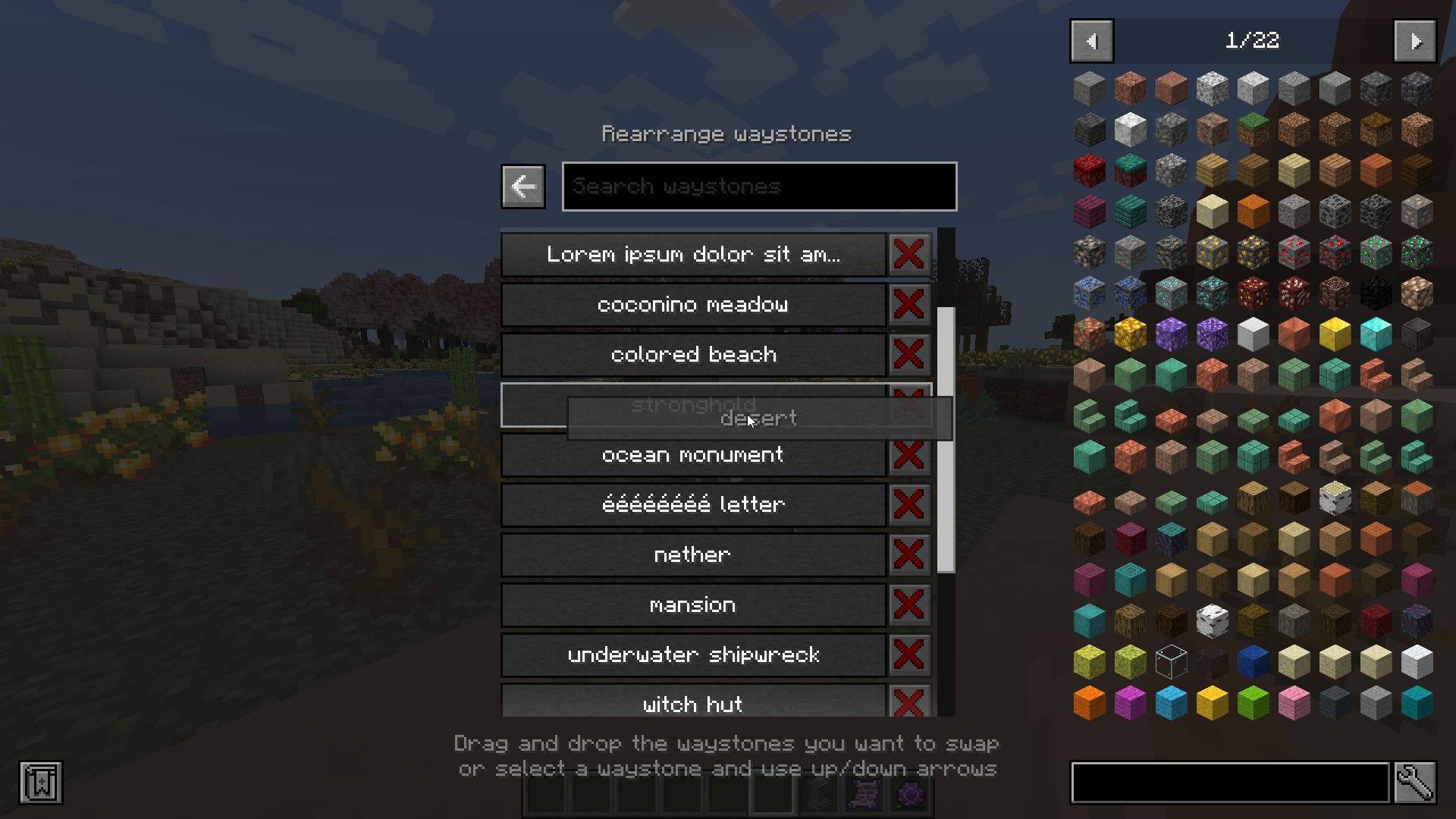
Task: Click the back arrow beside the search box
Action: [522, 186]
